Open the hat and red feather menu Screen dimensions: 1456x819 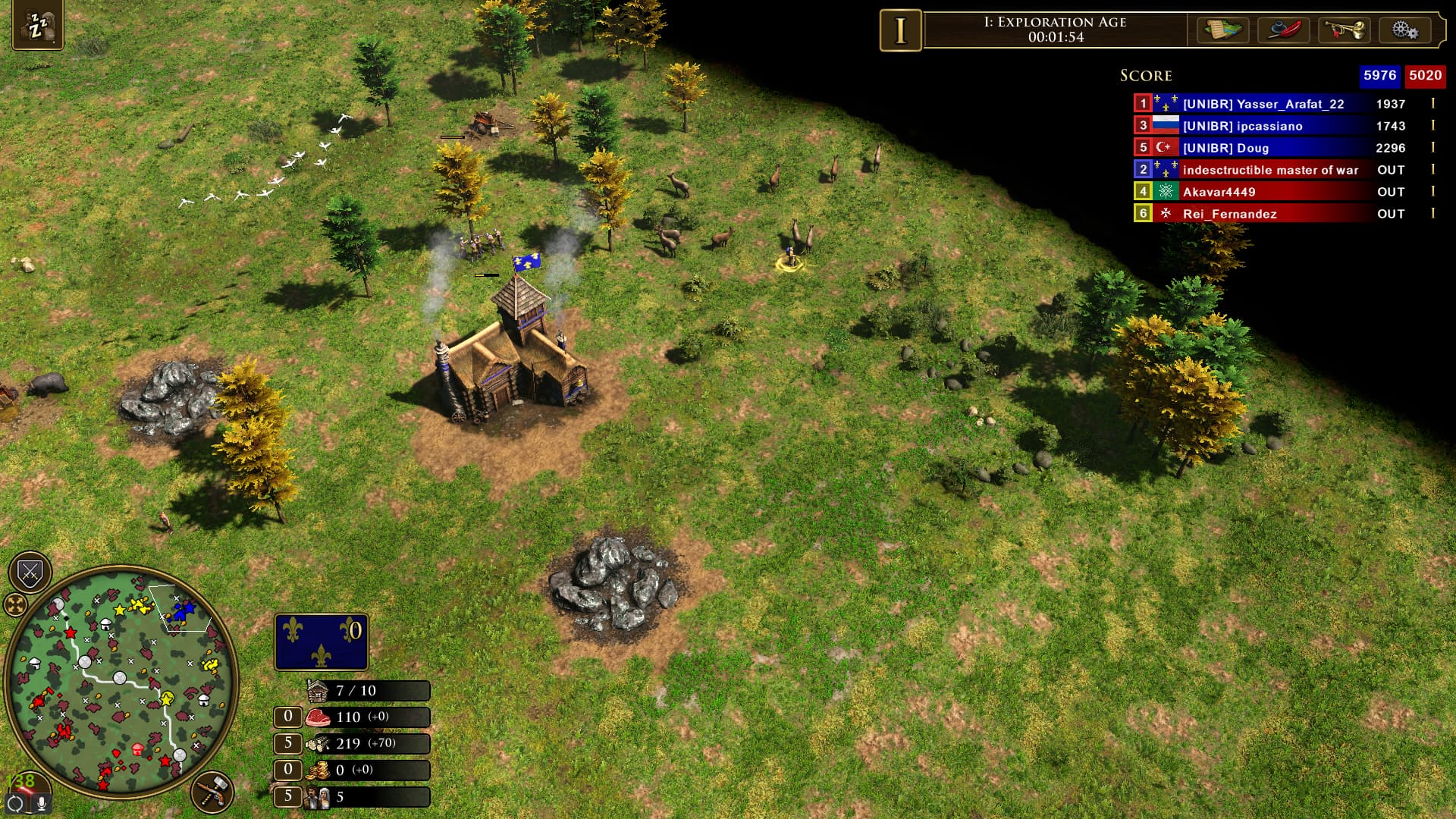tap(1283, 30)
